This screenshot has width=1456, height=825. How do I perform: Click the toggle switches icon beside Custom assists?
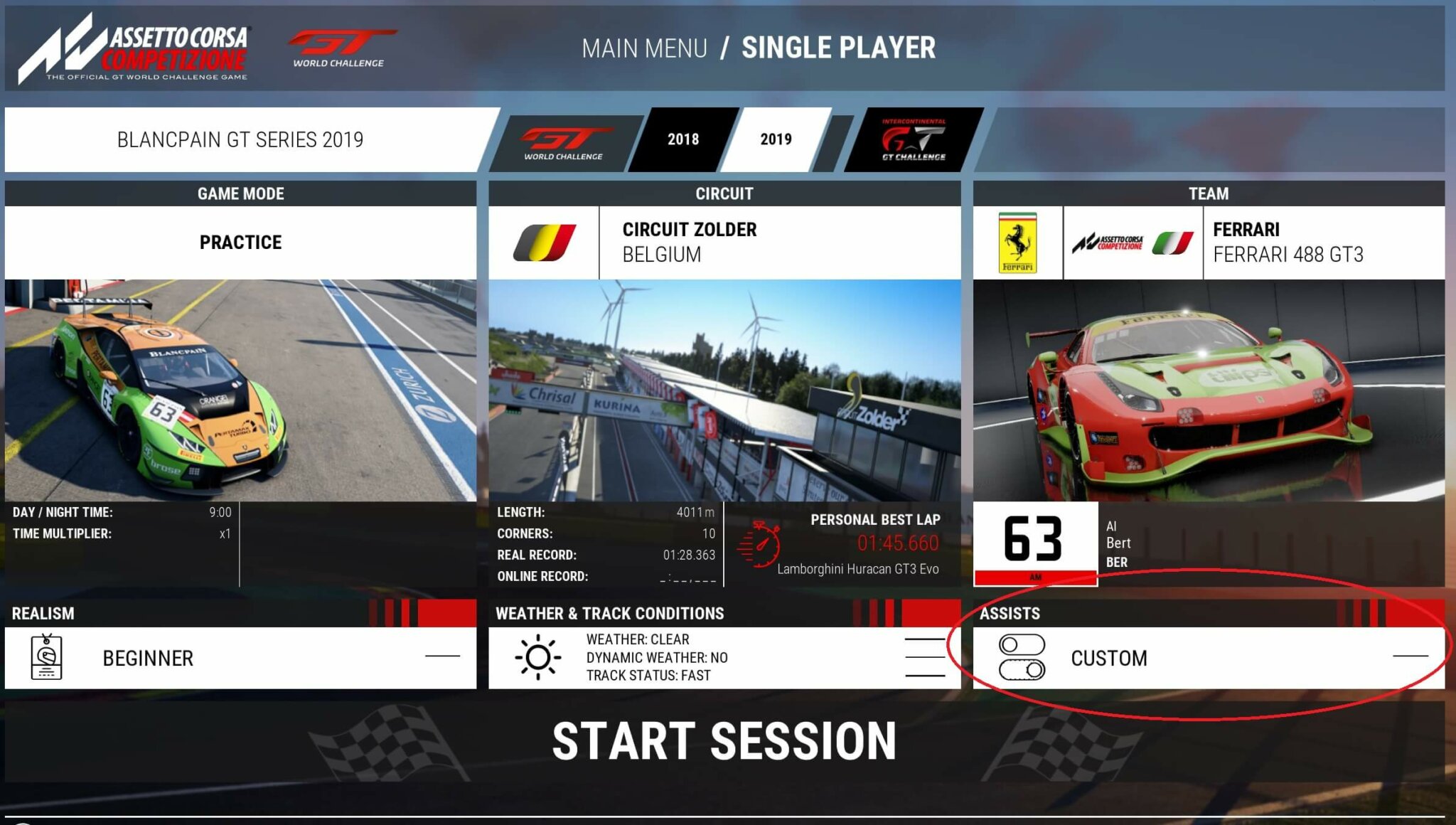point(1022,657)
